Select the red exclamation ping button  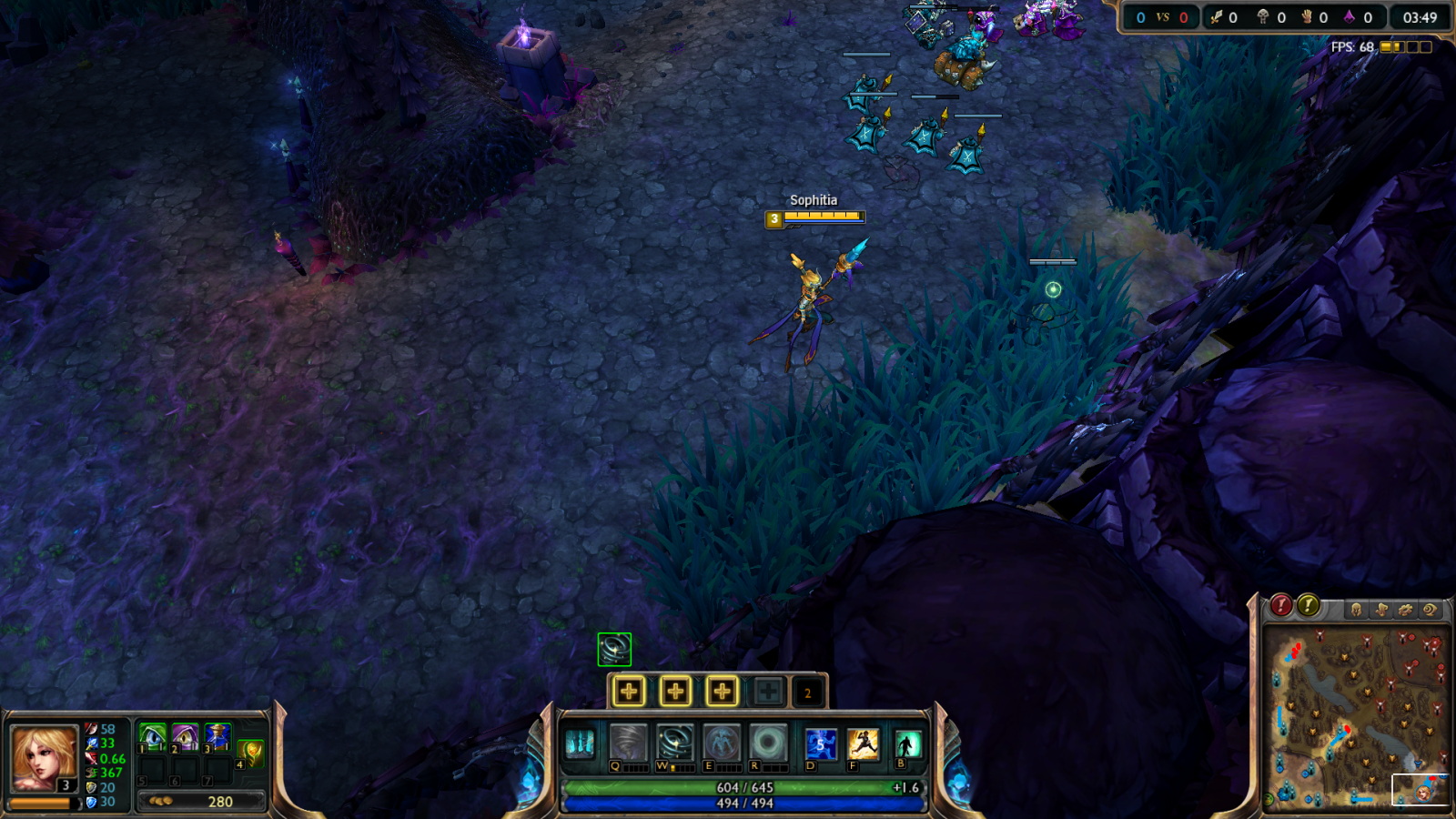[1281, 605]
